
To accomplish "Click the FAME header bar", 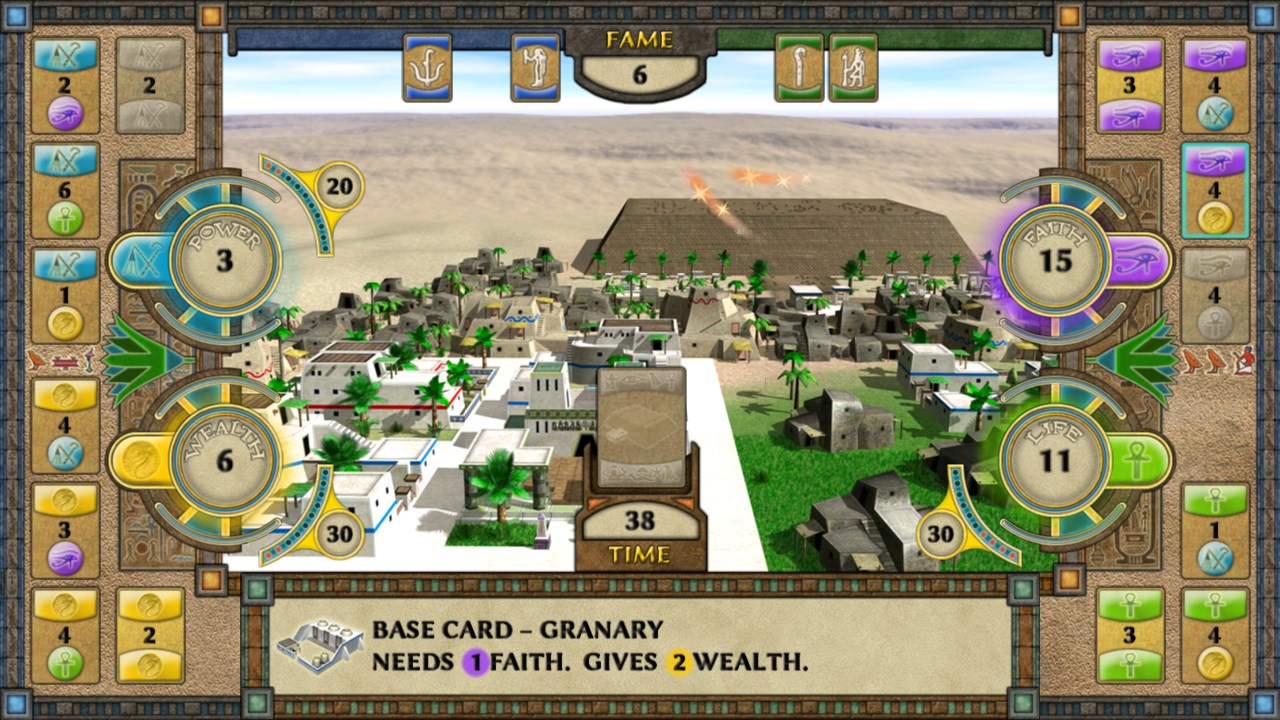I will 640,38.
